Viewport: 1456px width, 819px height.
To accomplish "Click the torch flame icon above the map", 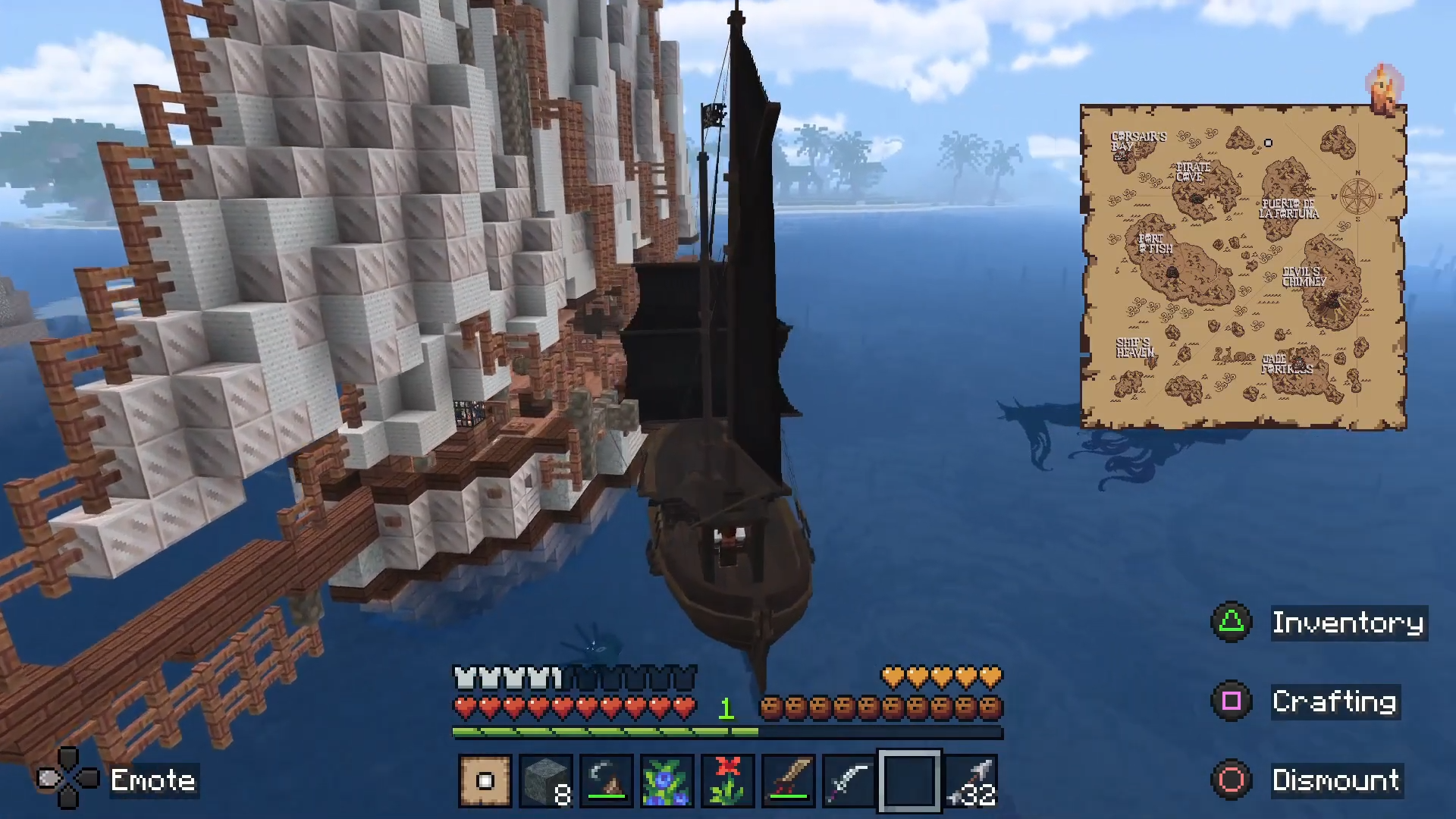I will click(1385, 87).
